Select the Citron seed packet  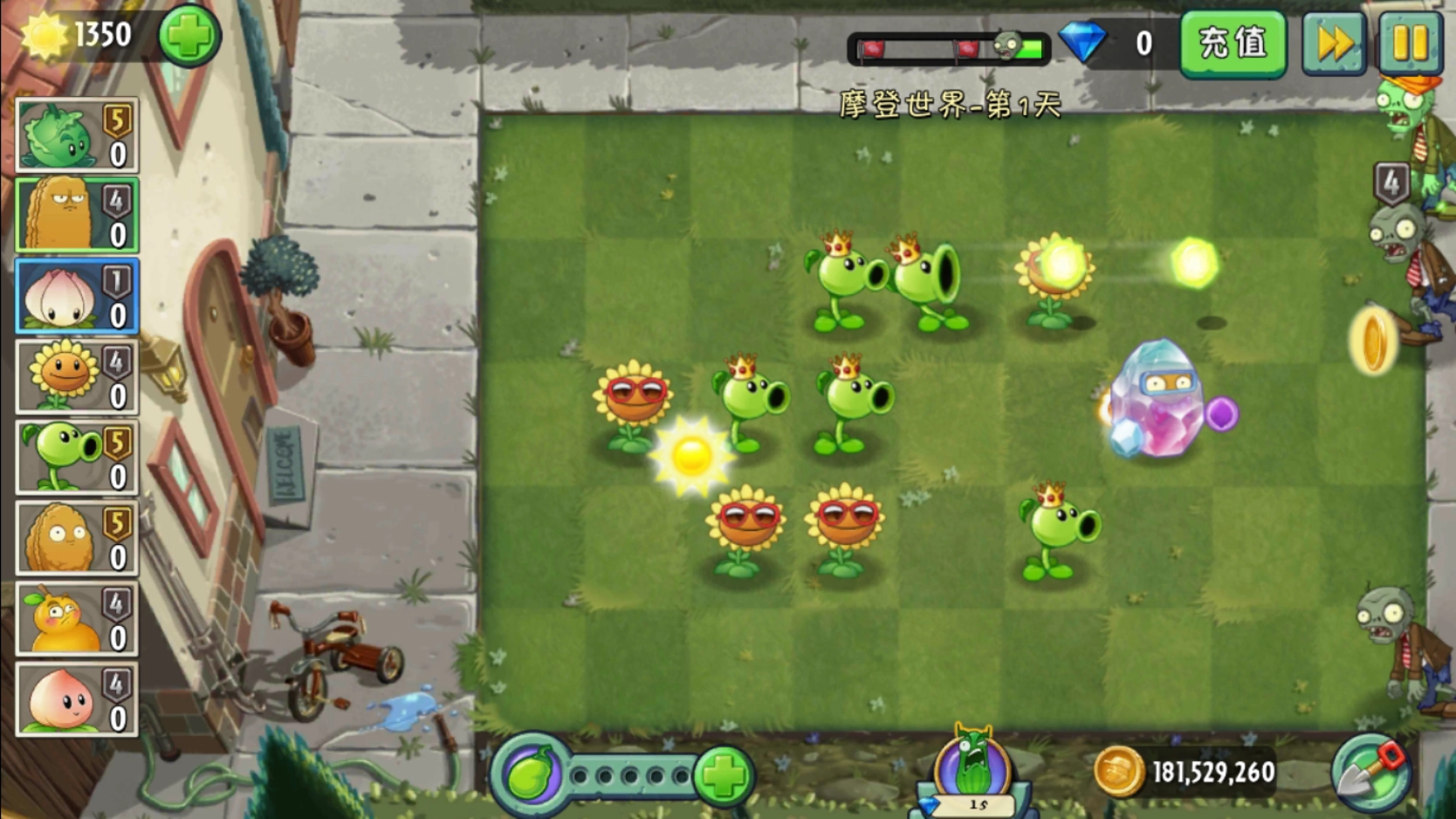coord(76,617)
